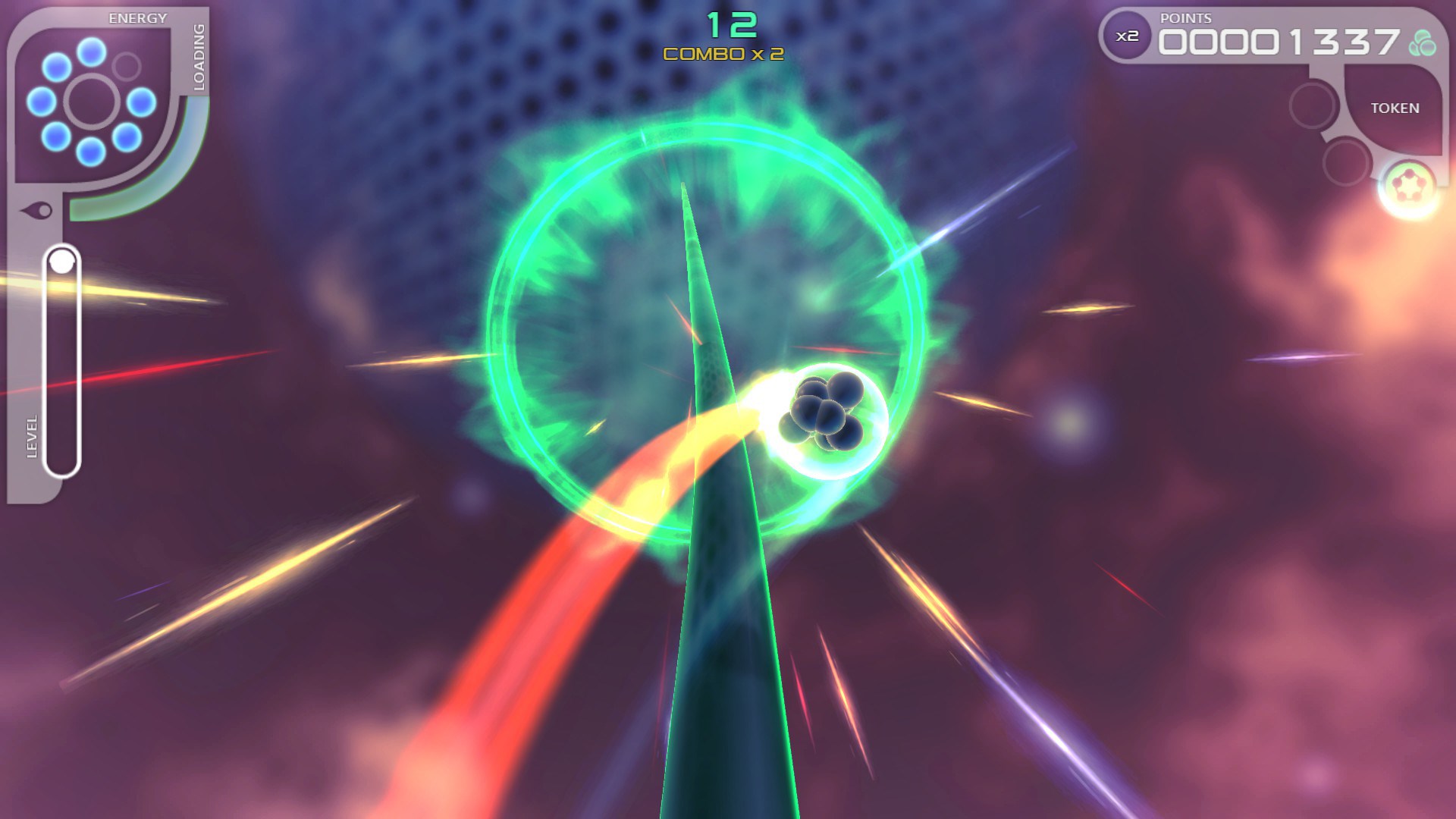Click the ENERGY header label
Screen dimensions: 1456x819
tap(137, 17)
